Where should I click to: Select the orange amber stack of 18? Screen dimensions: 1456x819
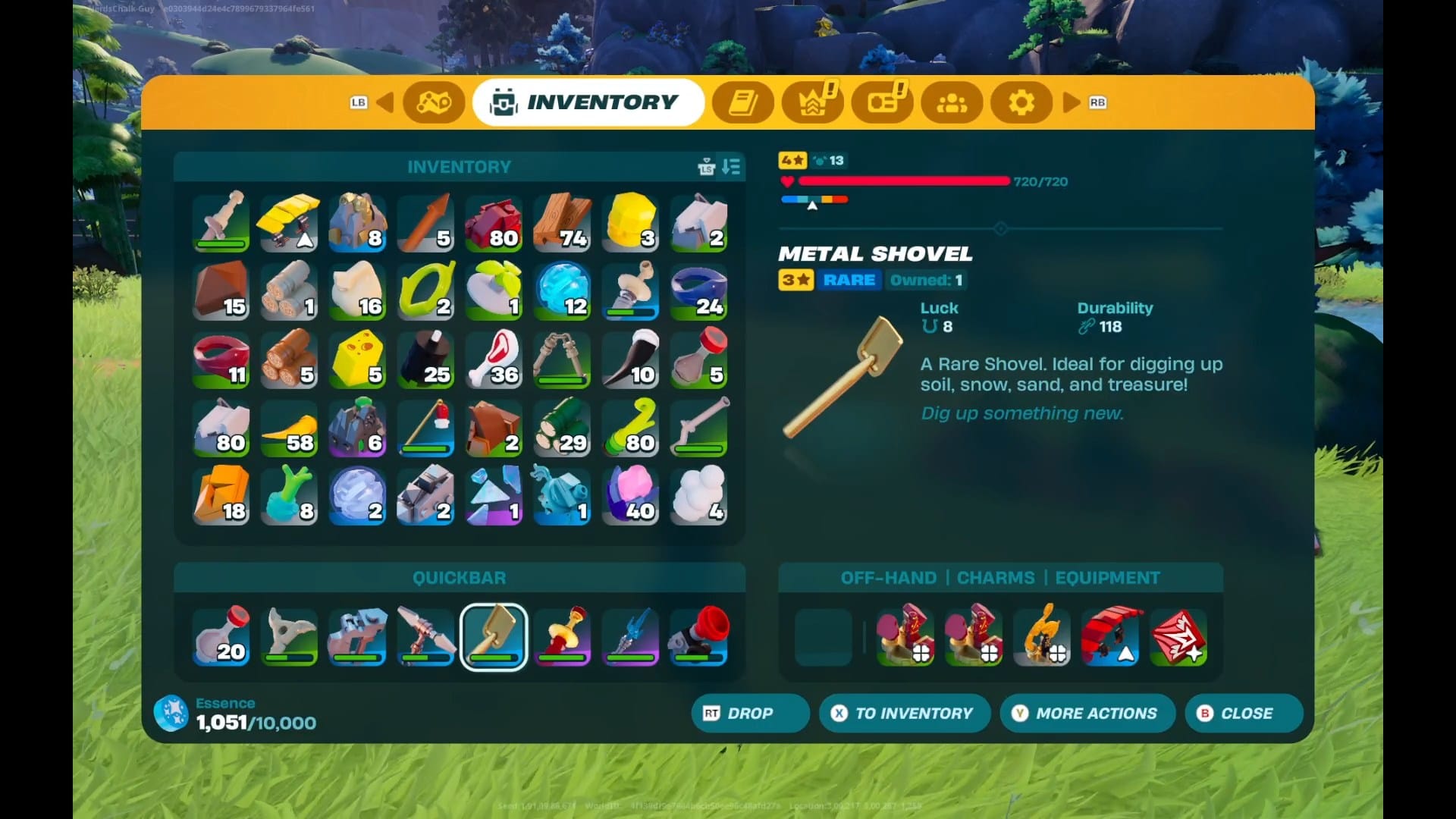click(x=221, y=495)
